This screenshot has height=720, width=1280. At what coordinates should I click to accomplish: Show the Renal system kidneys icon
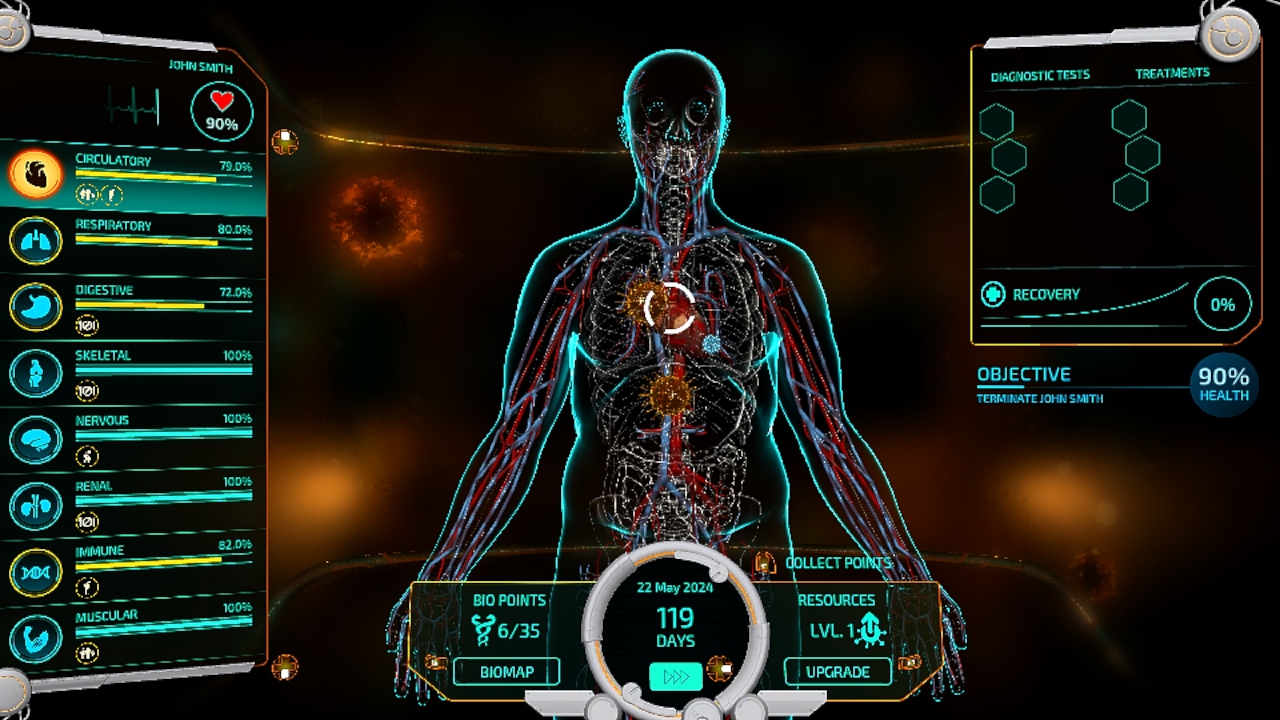click(36, 505)
